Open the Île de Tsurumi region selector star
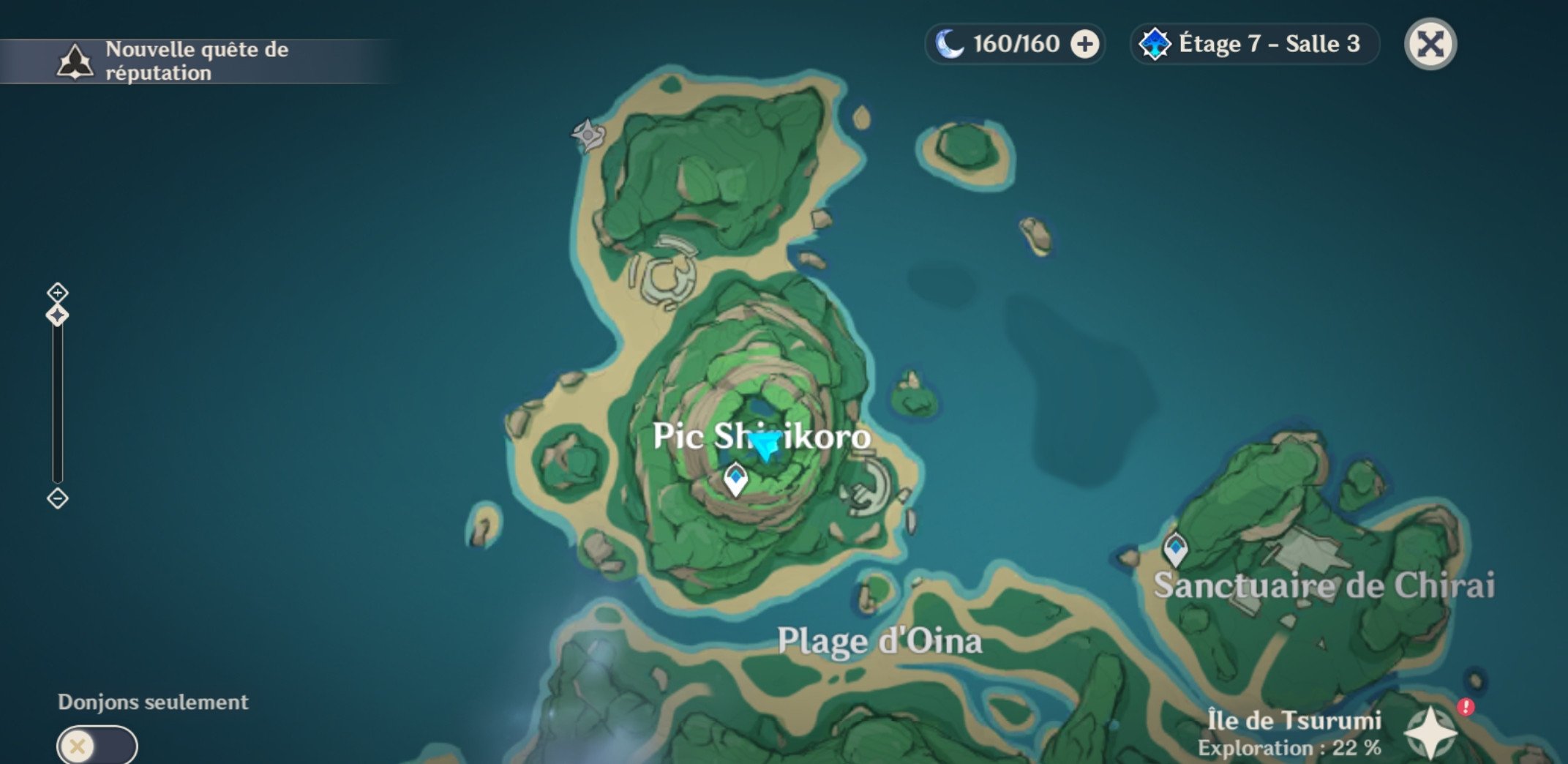This screenshot has width=1568, height=764. point(1430,732)
